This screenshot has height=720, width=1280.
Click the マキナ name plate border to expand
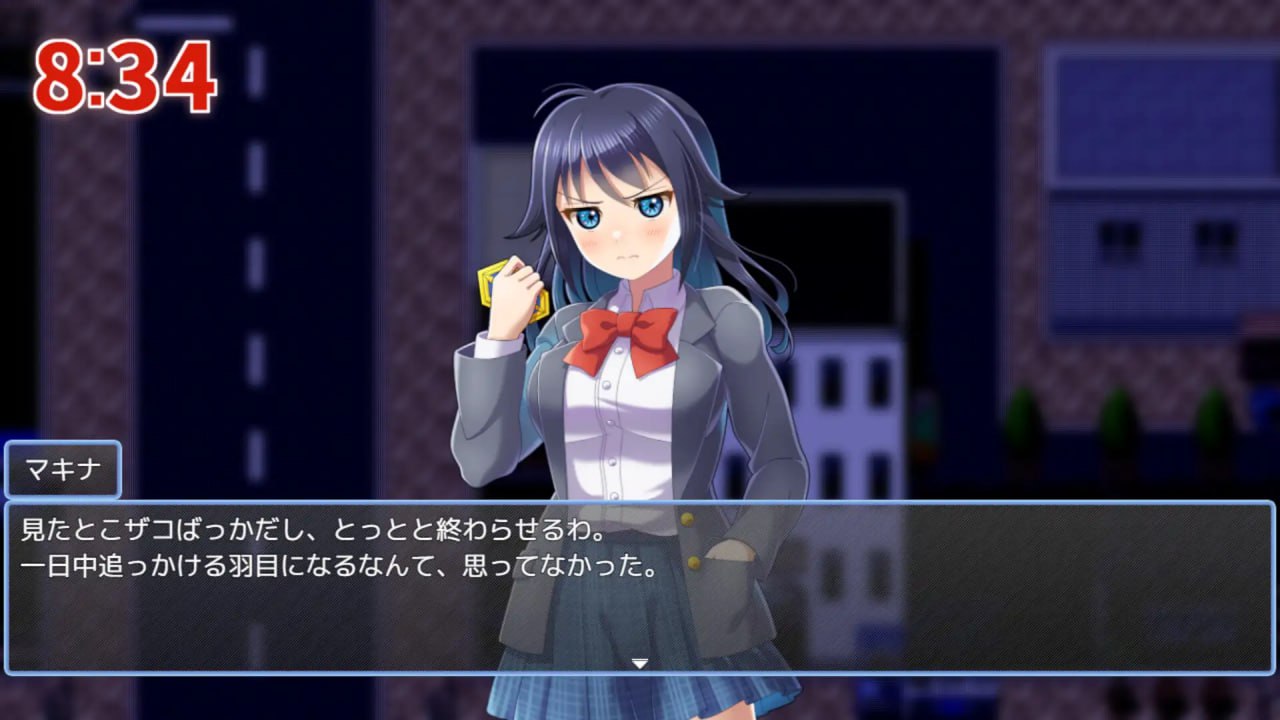point(63,470)
